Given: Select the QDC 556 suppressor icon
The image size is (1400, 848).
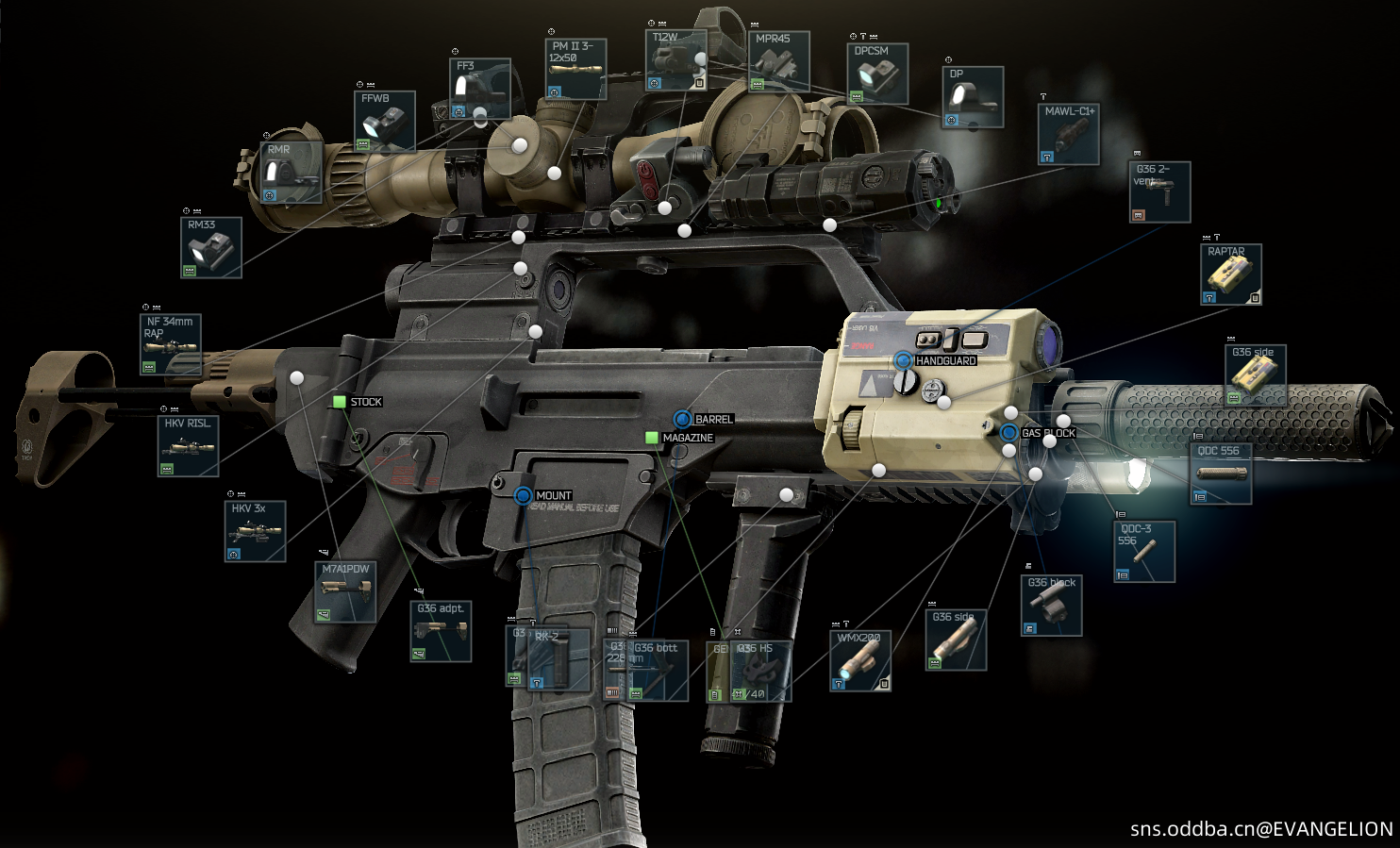Looking at the screenshot, I should point(1219,472).
